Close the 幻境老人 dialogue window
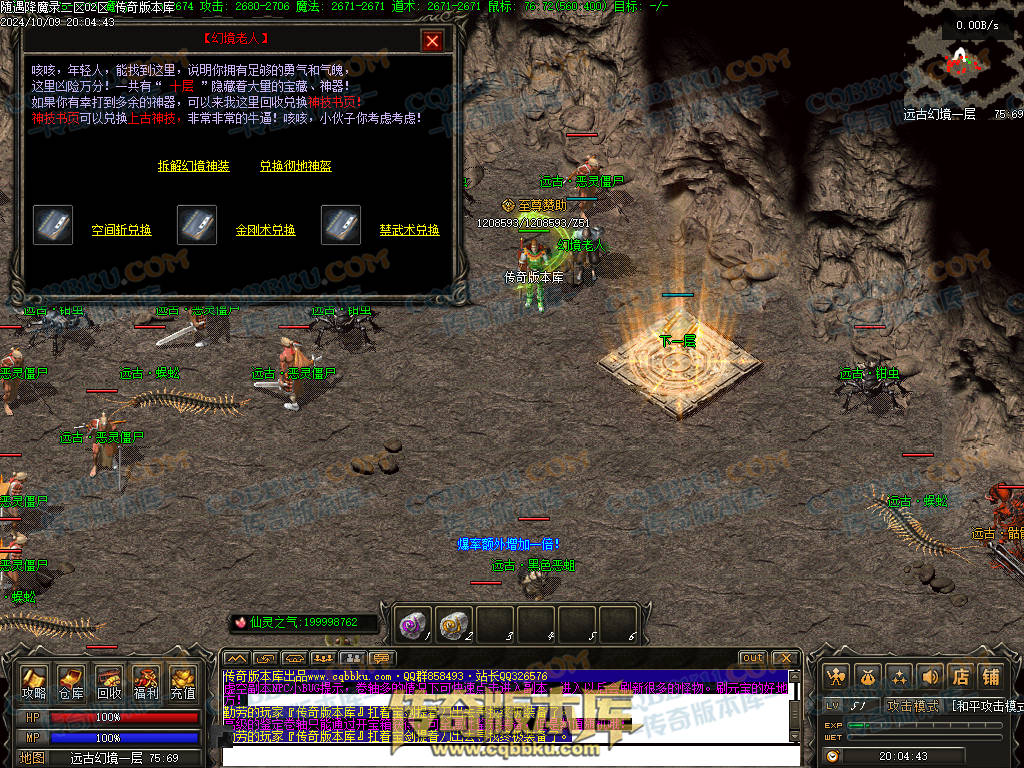Image resolution: width=1024 pixels, height=768 pixels. click(432, 41)
